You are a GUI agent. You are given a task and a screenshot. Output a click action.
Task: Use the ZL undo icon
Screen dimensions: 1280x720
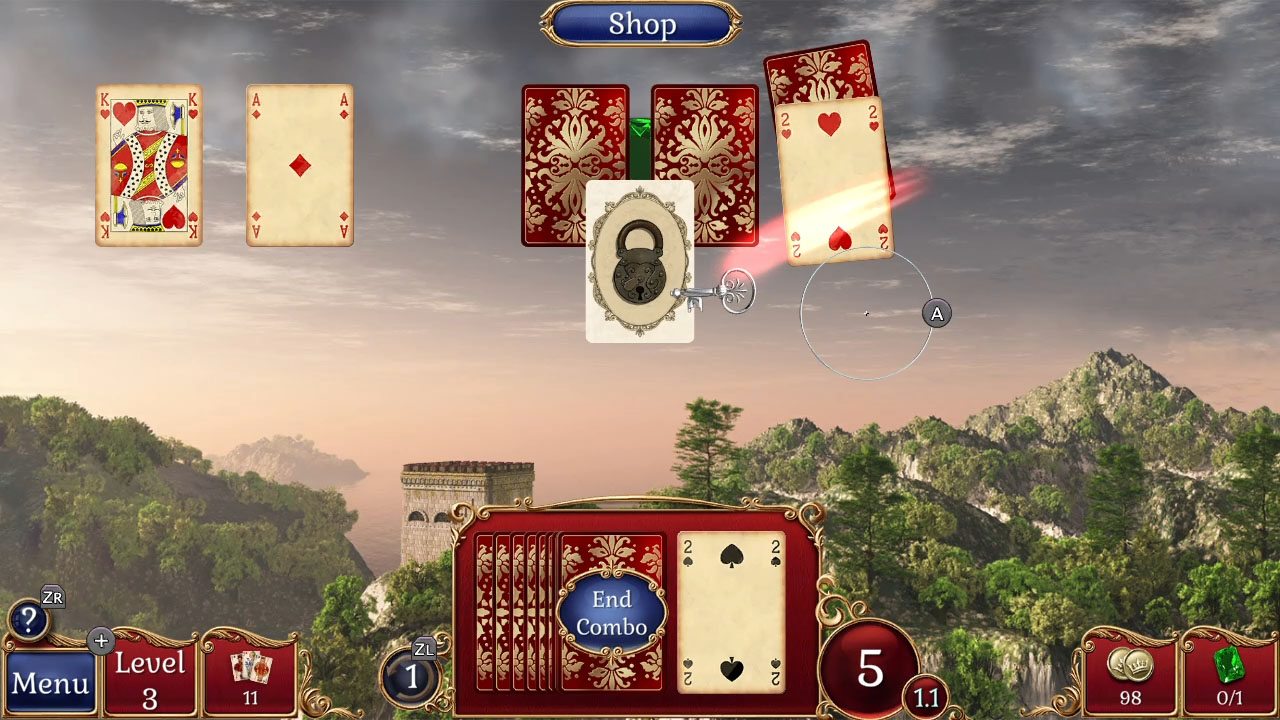(410, 676)
